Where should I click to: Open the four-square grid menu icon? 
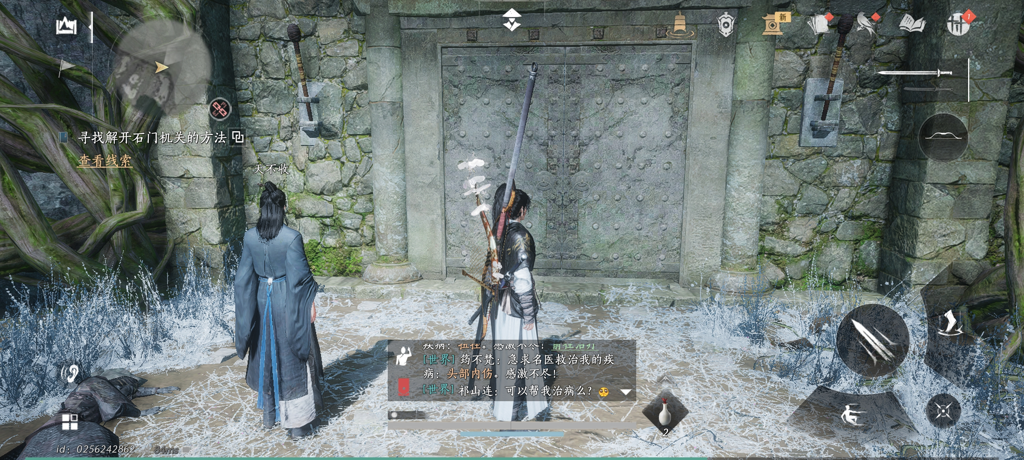[69, 421]
